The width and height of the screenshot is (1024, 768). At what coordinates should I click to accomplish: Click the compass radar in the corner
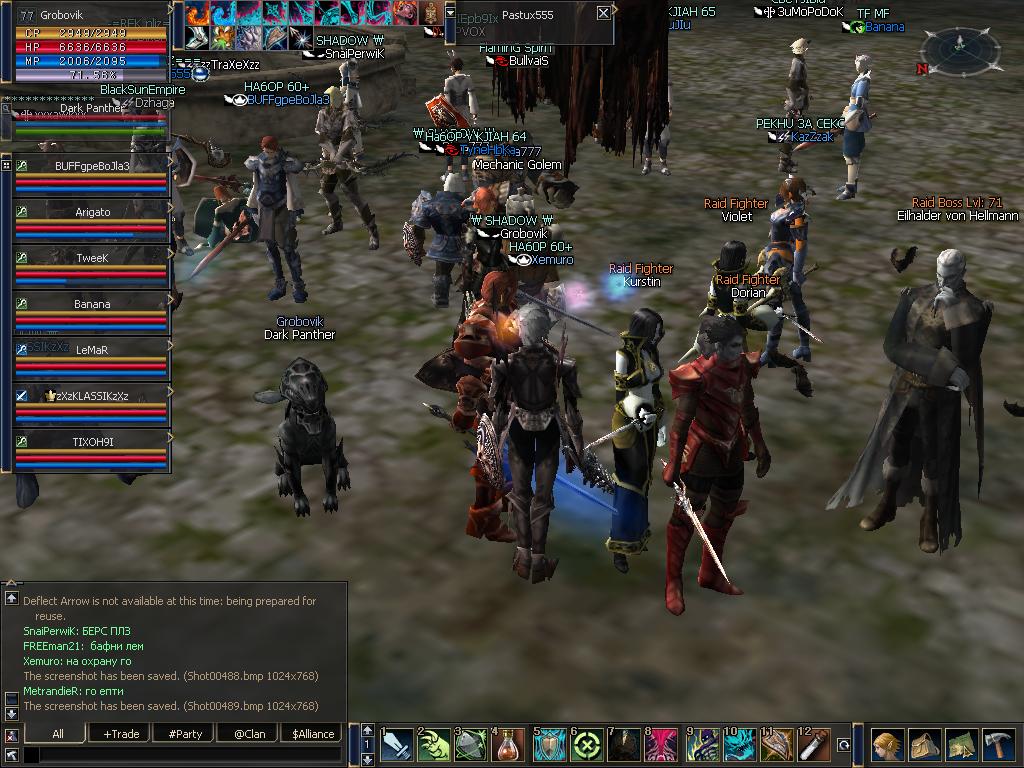pos(960,47)
